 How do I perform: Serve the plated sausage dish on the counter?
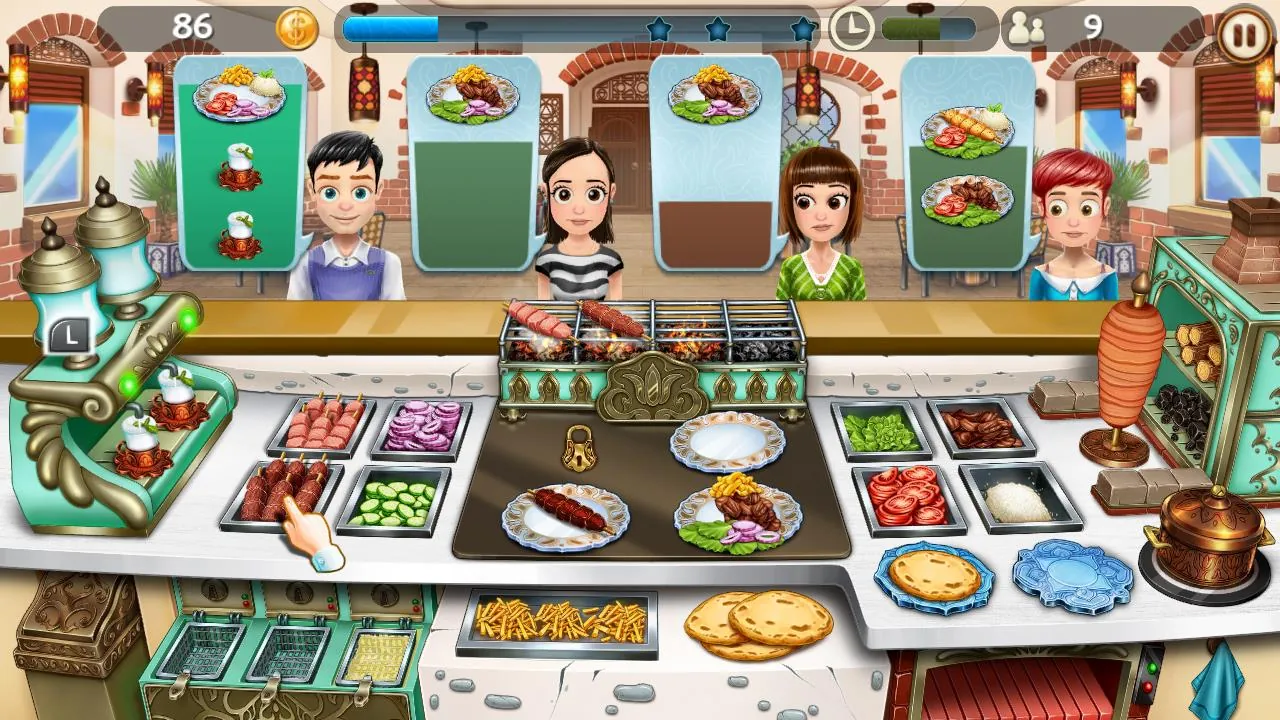point(563,513)
